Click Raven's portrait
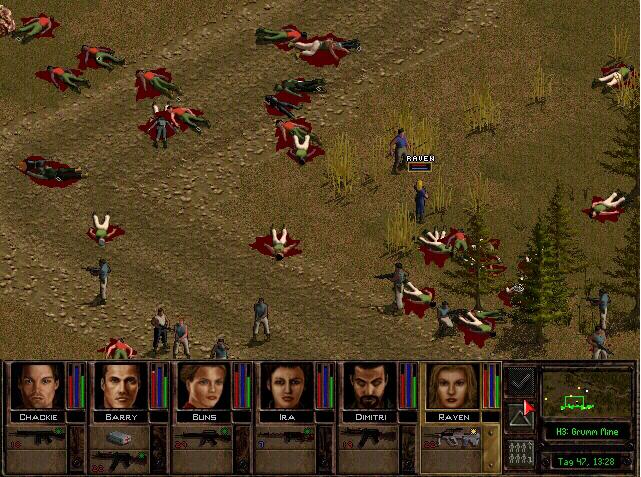 click(452, 386)
